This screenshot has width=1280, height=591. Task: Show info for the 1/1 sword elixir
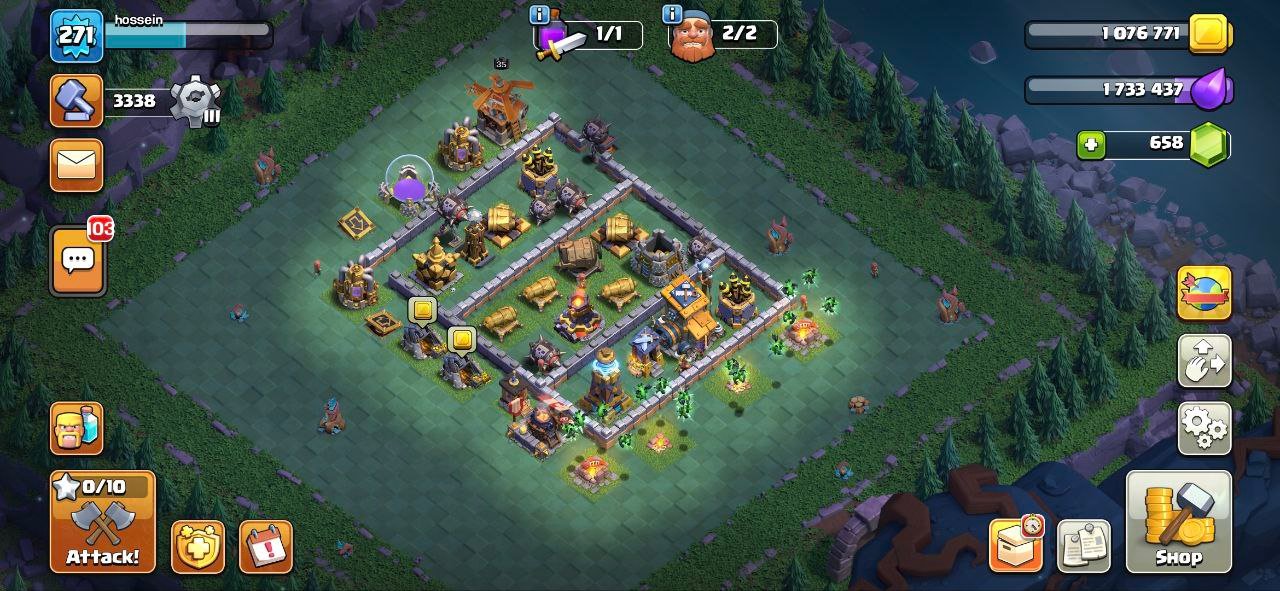pos(540,14)
